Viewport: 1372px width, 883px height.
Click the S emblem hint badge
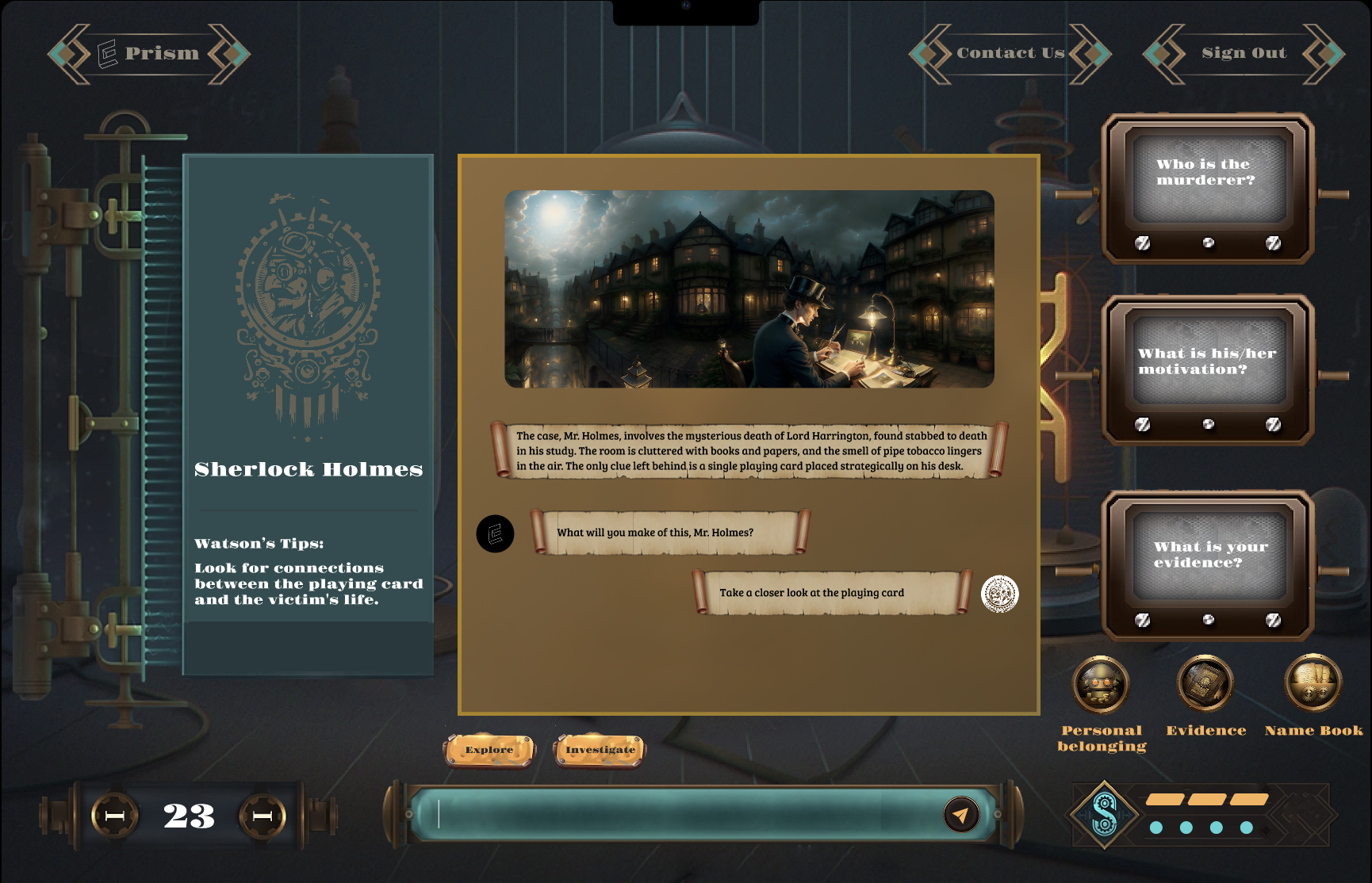1104,814
